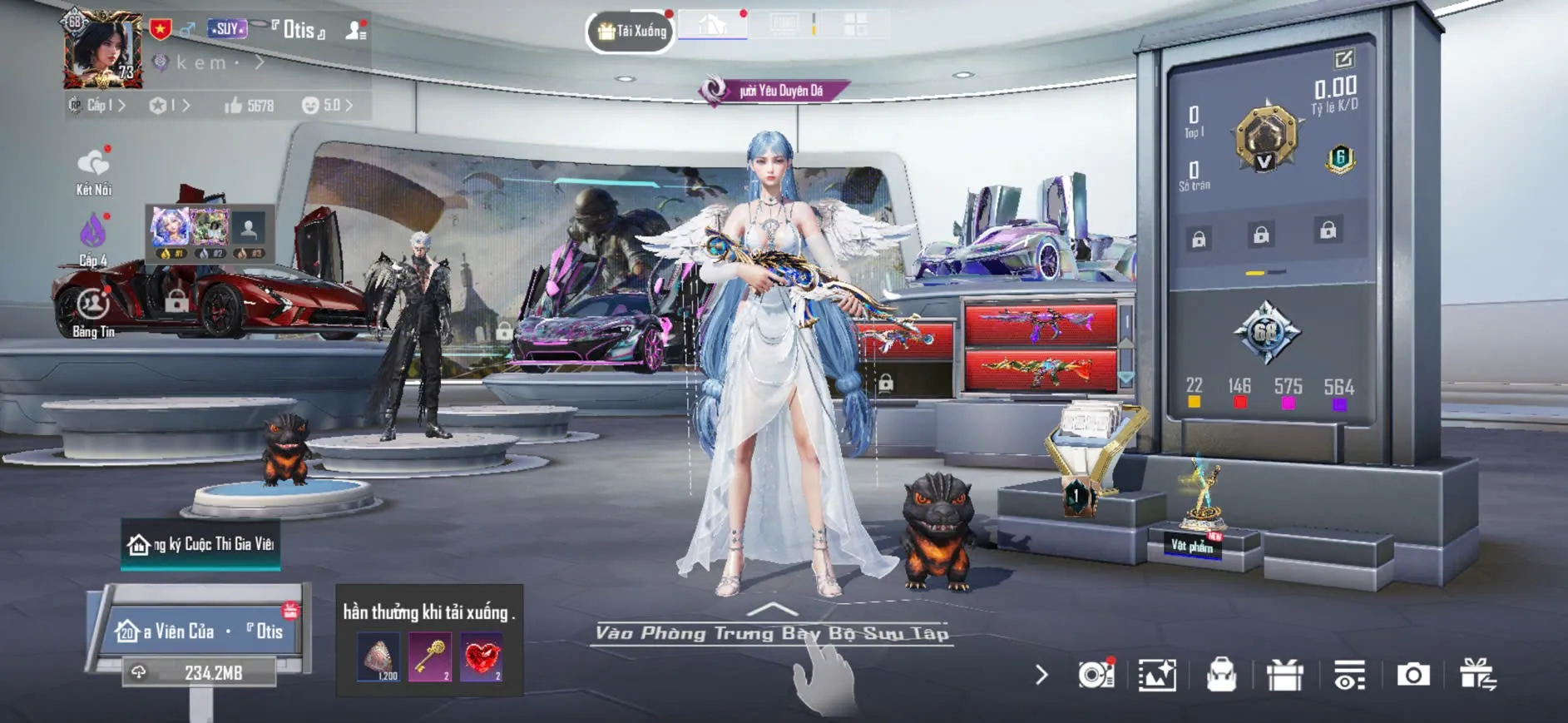
Task: Open the player avatar profile picture
Action: tap(103, 50)
